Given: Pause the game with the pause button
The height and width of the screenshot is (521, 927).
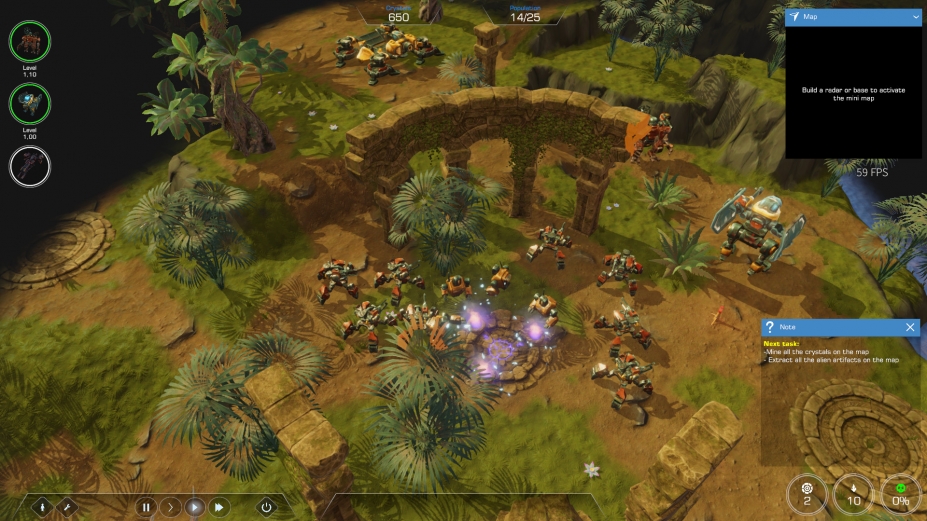Looking at the screenshot, I should tap(146, 507).
